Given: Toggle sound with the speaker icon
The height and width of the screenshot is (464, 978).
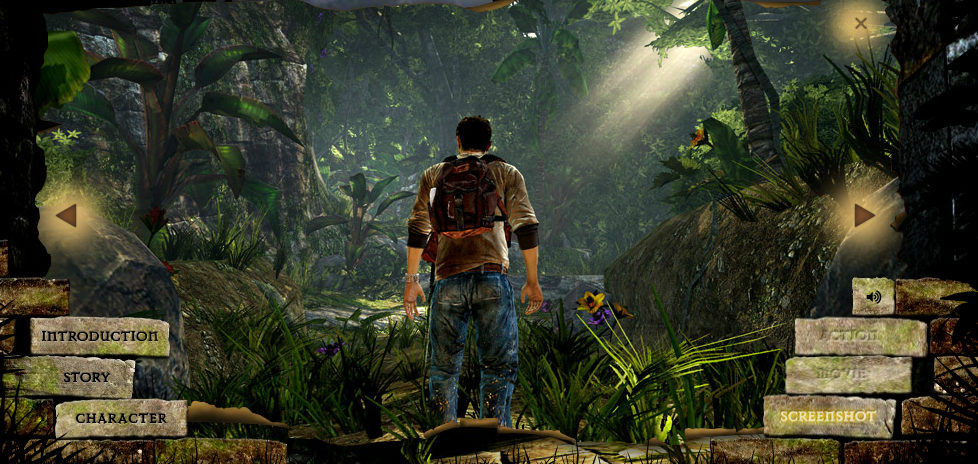Looking at the screenshot, I should tap(873, 297).
